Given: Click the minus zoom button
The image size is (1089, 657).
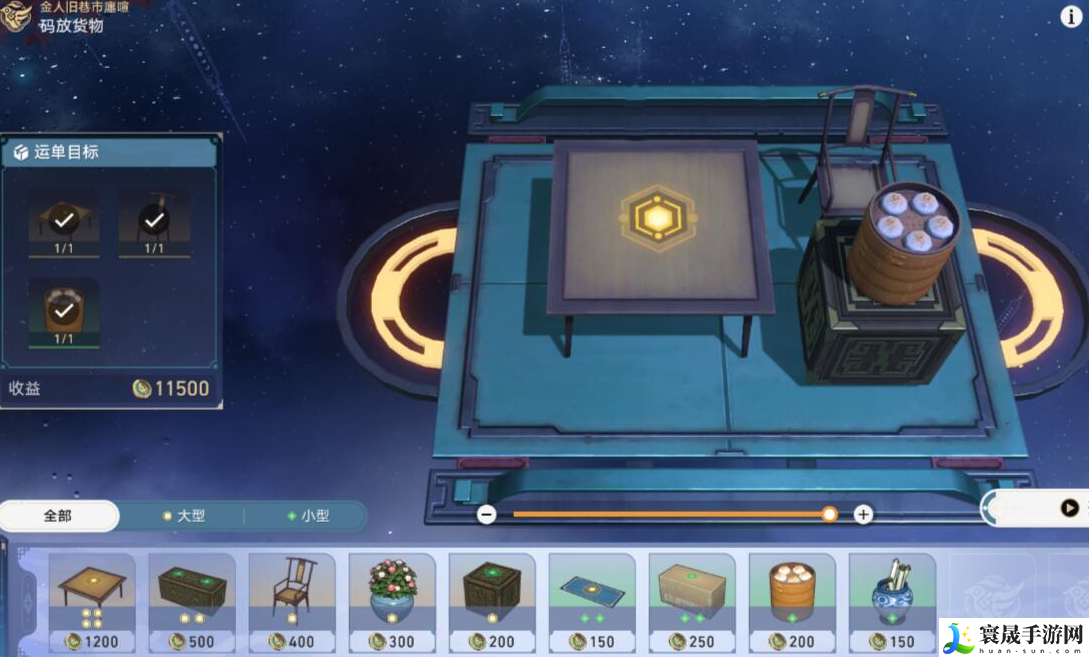Looking at the screenshot, I should coord(487,514).
